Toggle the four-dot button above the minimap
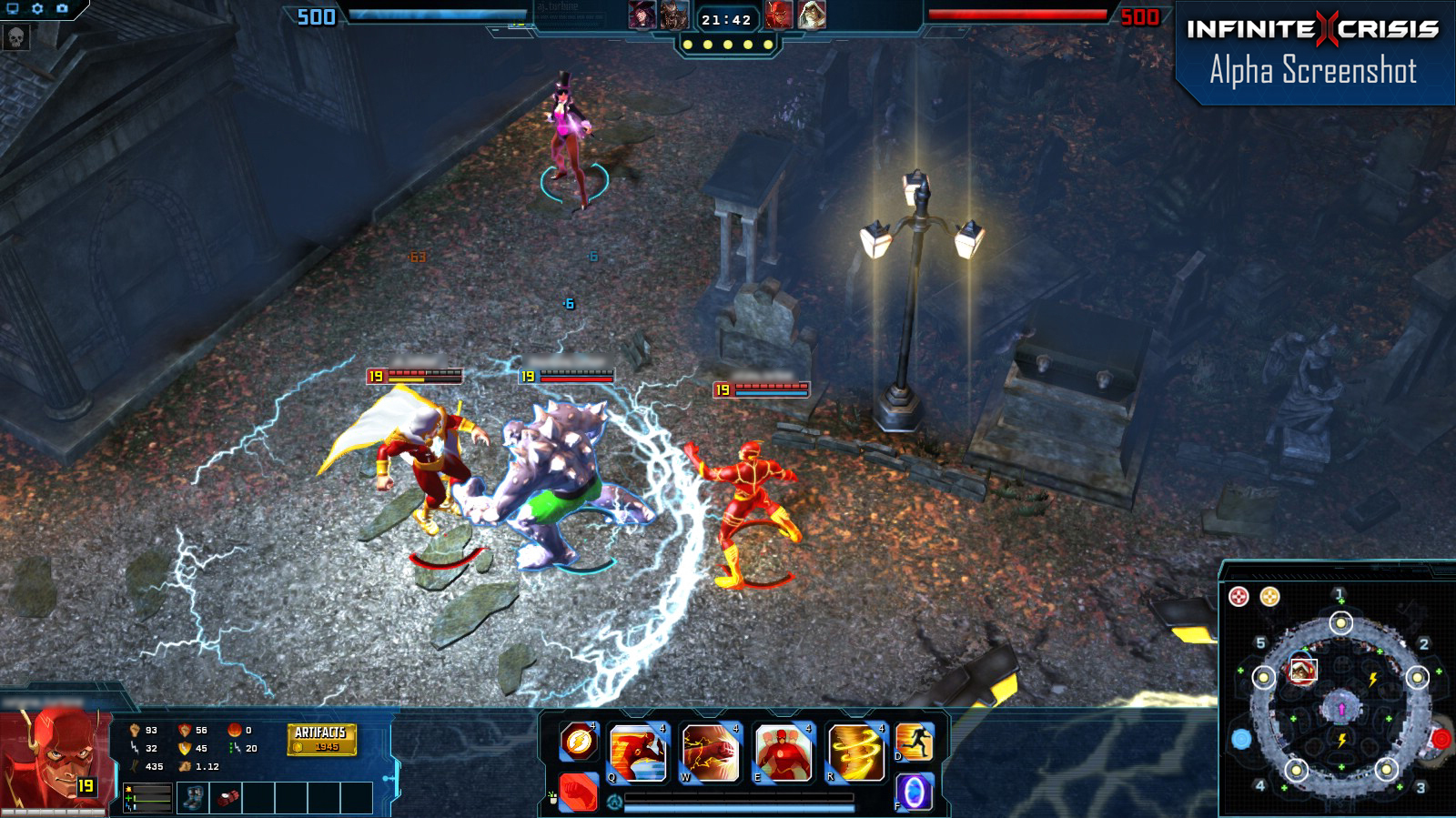The height and width of the screenshot is (818, 1456). pos(1238,595)
